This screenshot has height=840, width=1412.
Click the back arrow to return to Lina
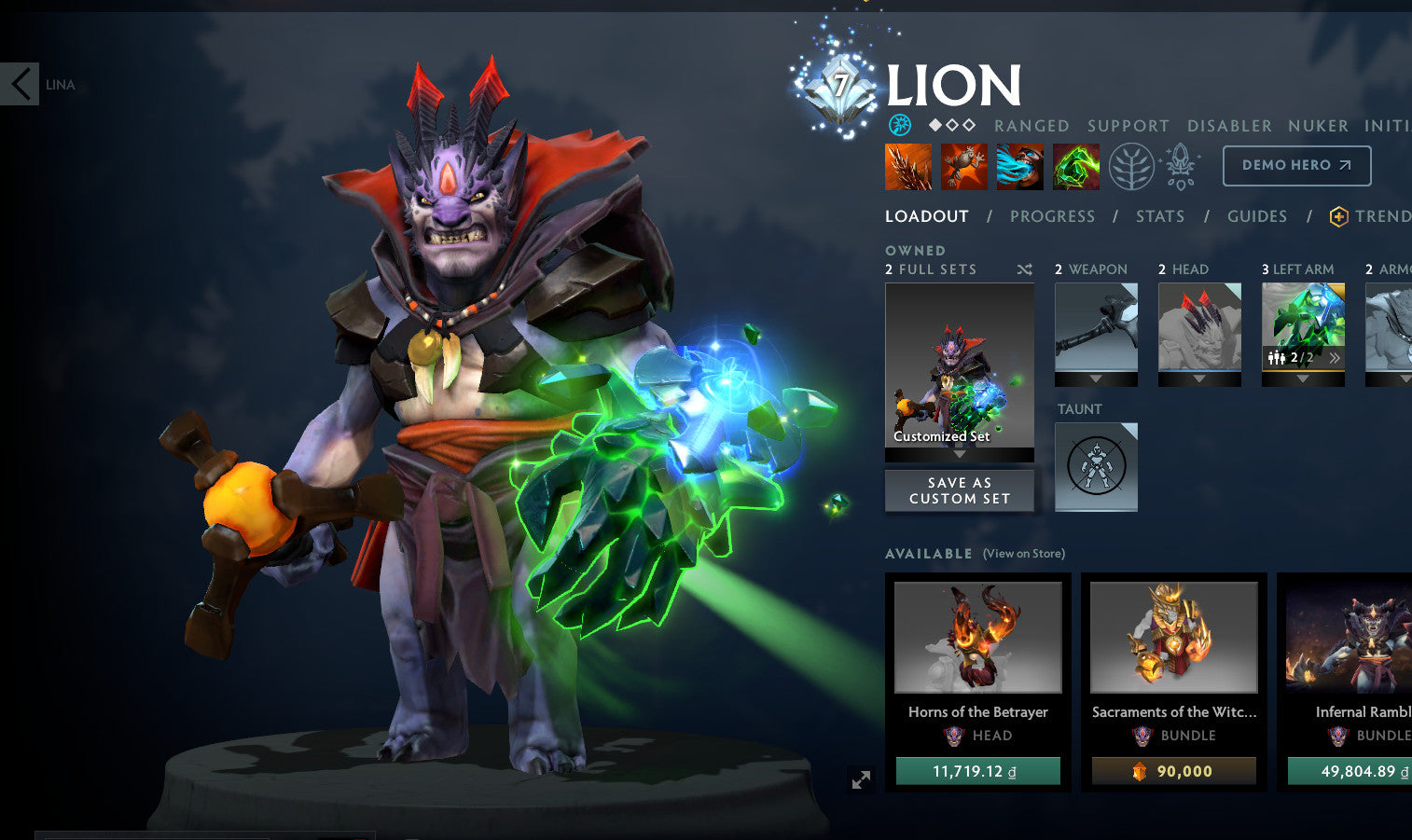coord(19,84)
